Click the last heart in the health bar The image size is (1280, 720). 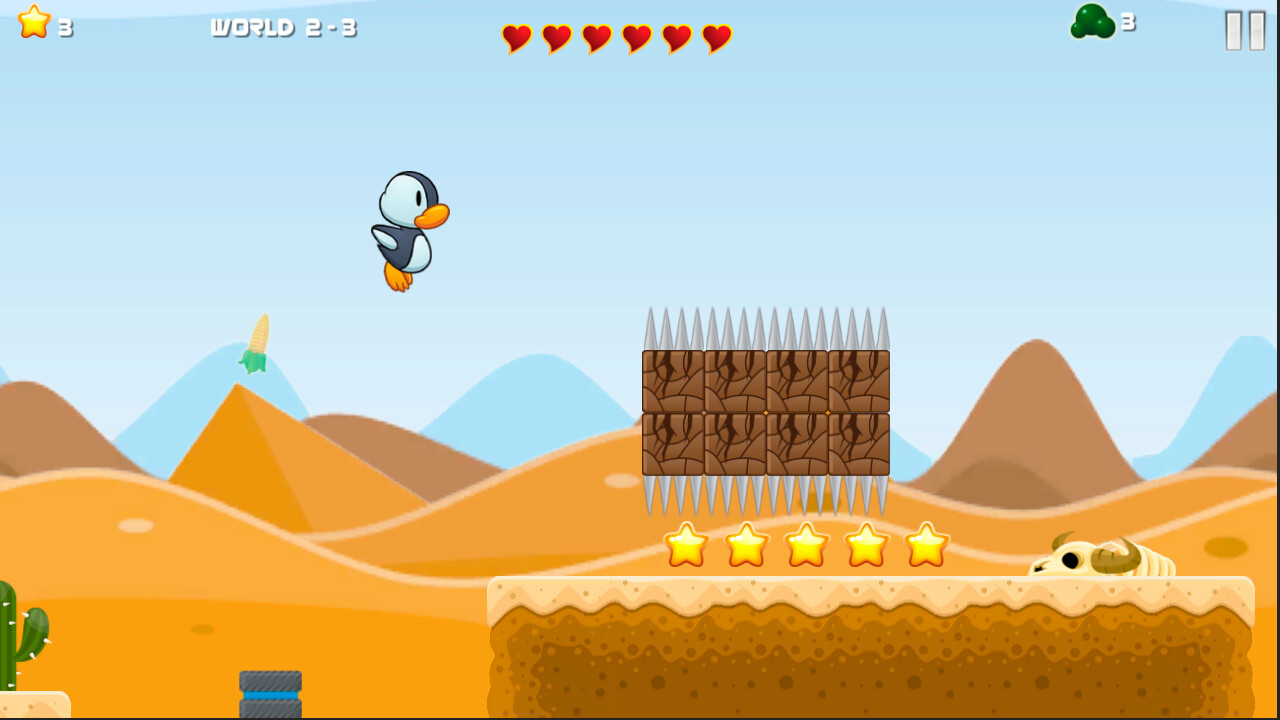tap(714, 40)
